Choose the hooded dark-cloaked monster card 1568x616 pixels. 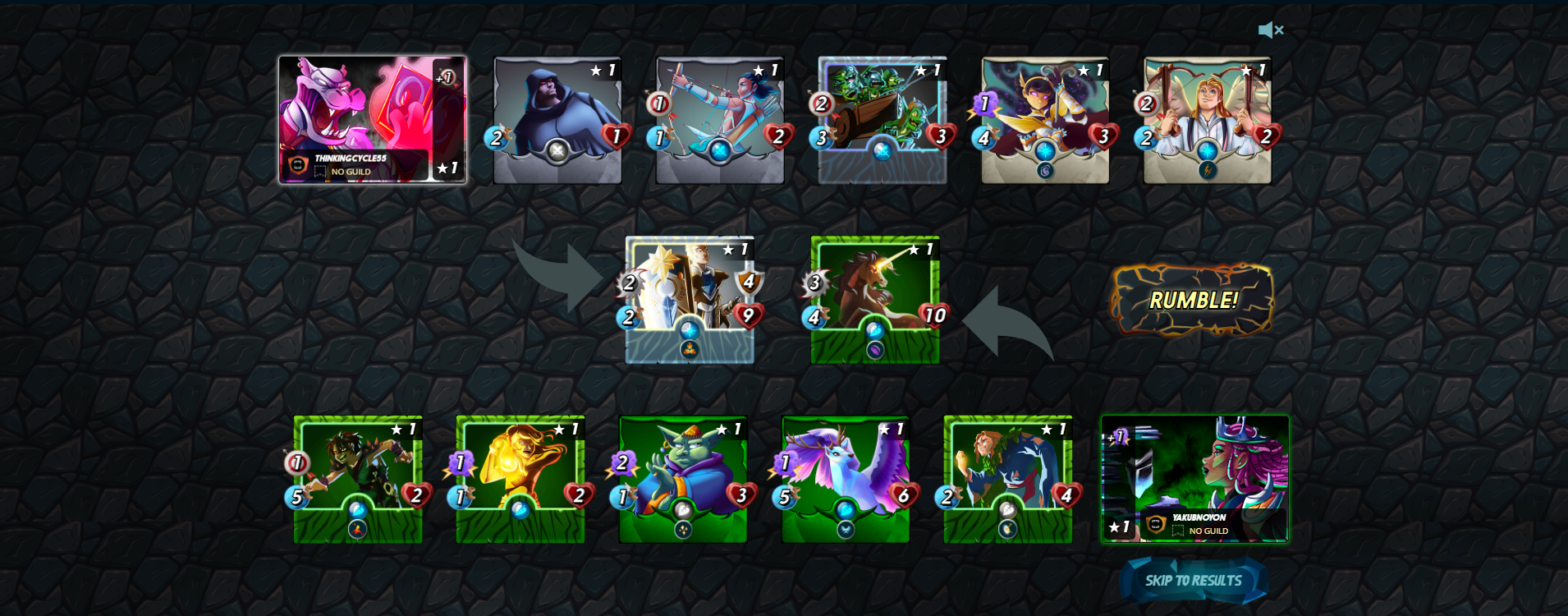(557, 120)
